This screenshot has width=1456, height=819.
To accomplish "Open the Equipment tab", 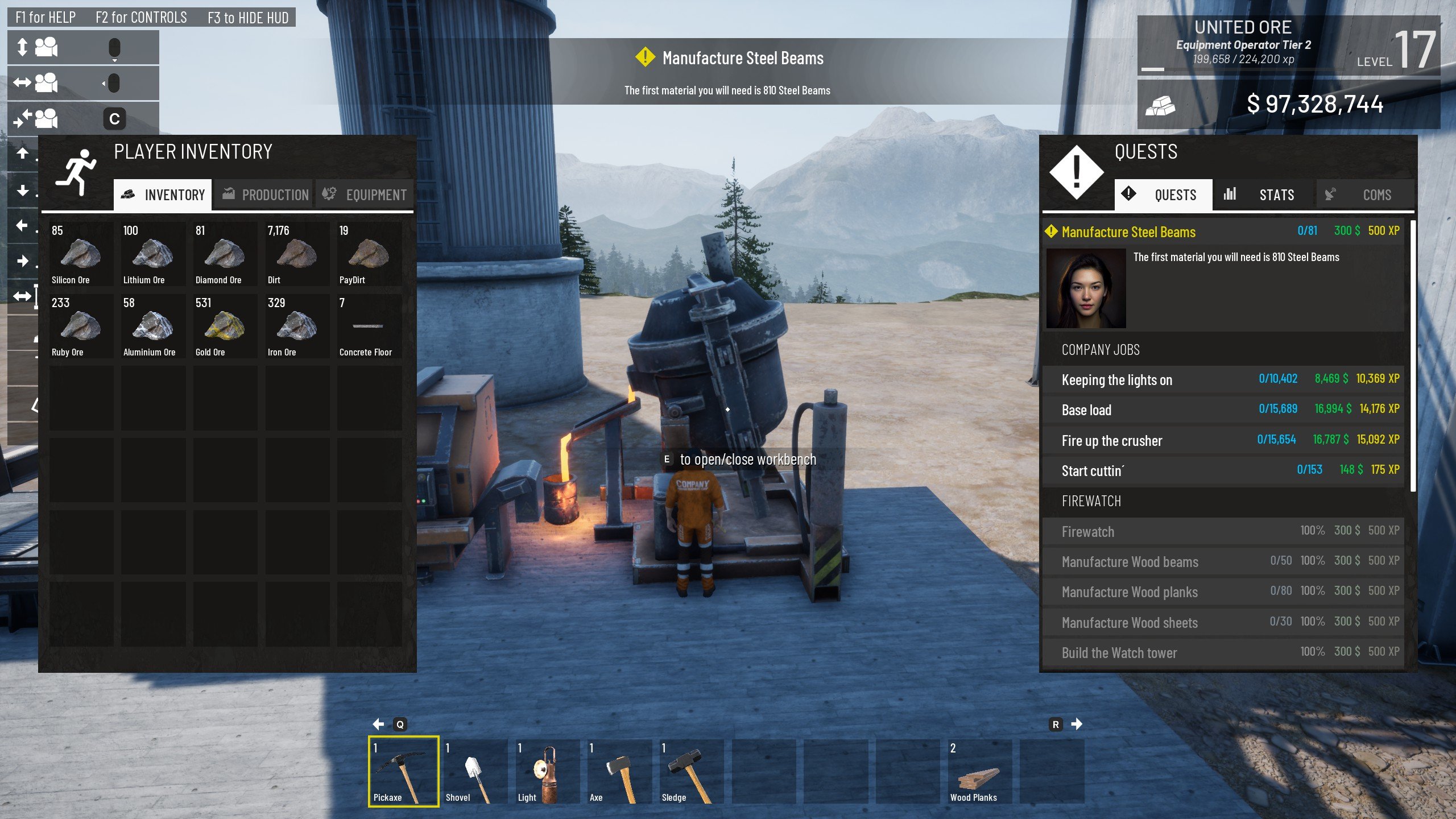I will coord(365,195).
